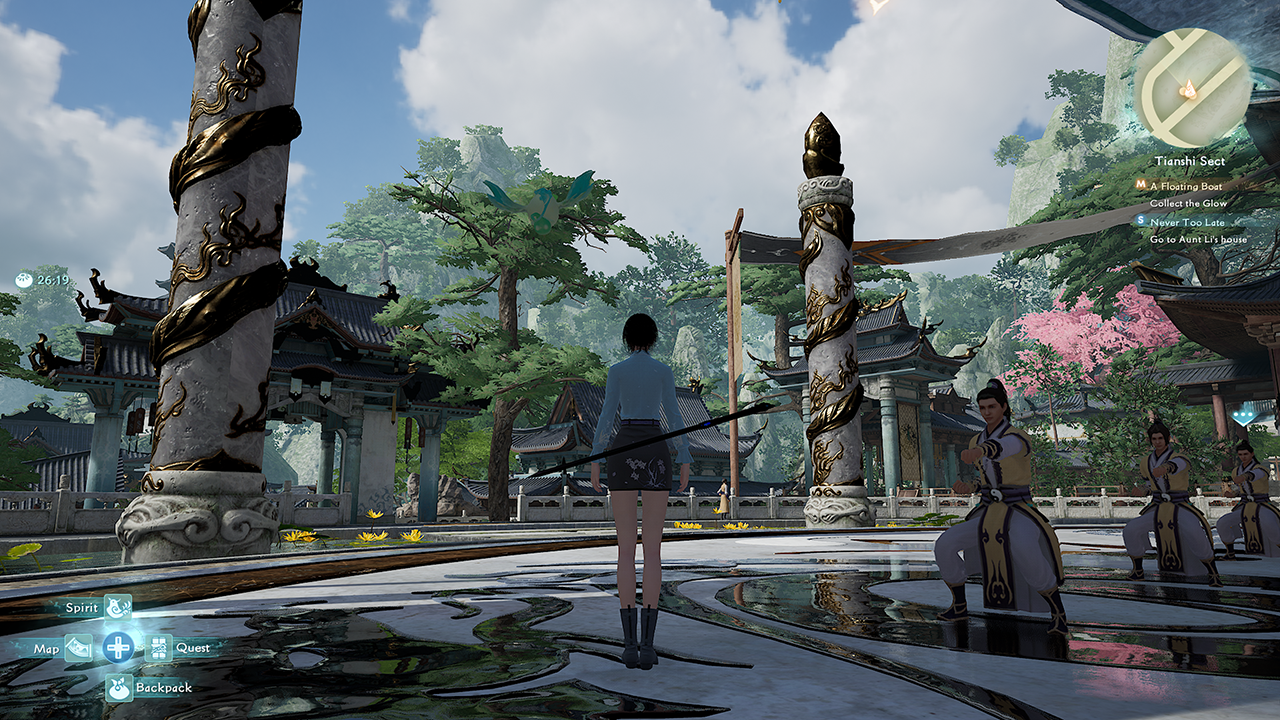Select the main quest A Floating Boat
This screenshot has width=1280, height=720.
[1185, 186]
